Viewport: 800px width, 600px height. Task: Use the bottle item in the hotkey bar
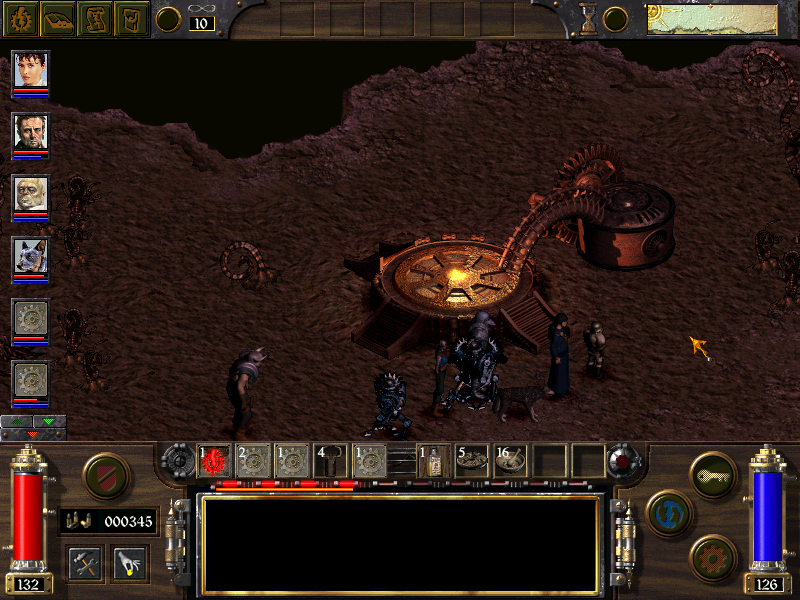[x=434, y=461]
